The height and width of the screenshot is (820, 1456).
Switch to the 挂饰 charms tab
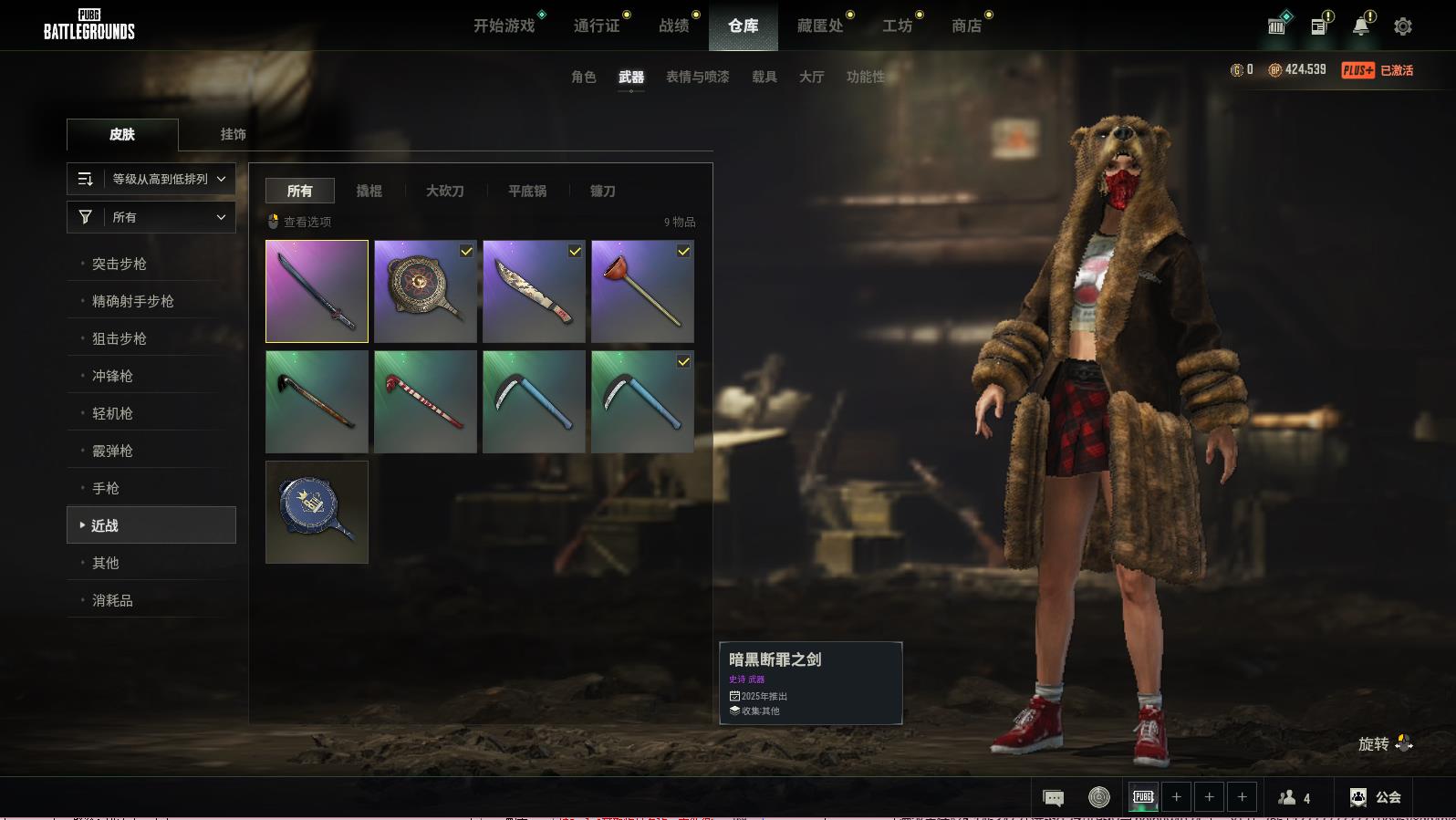click(233, 134)
